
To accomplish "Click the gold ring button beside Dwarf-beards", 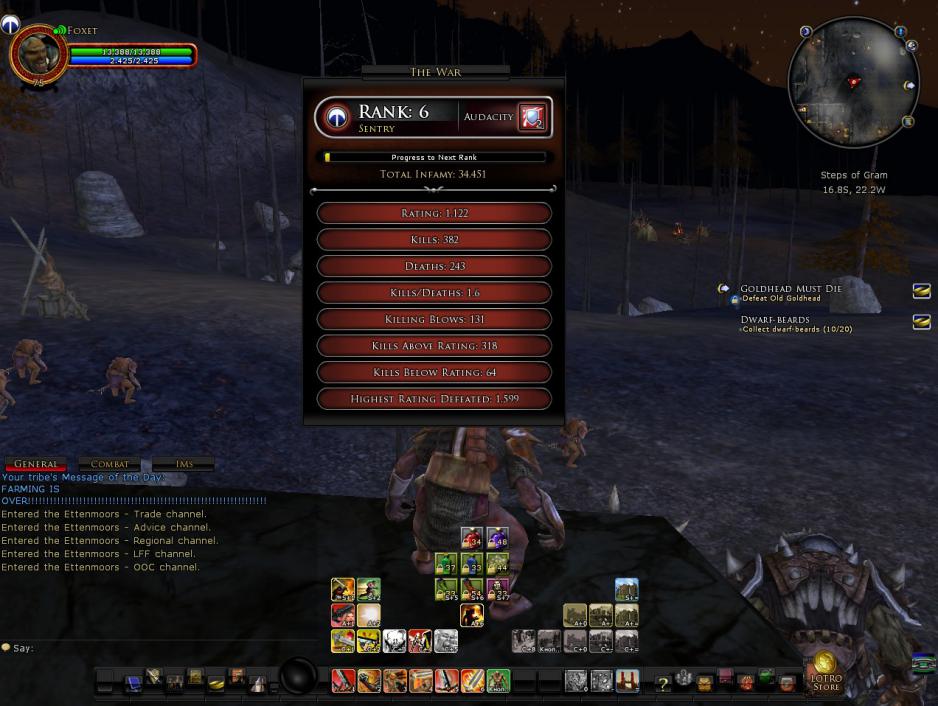I will (x=921, y=322).
